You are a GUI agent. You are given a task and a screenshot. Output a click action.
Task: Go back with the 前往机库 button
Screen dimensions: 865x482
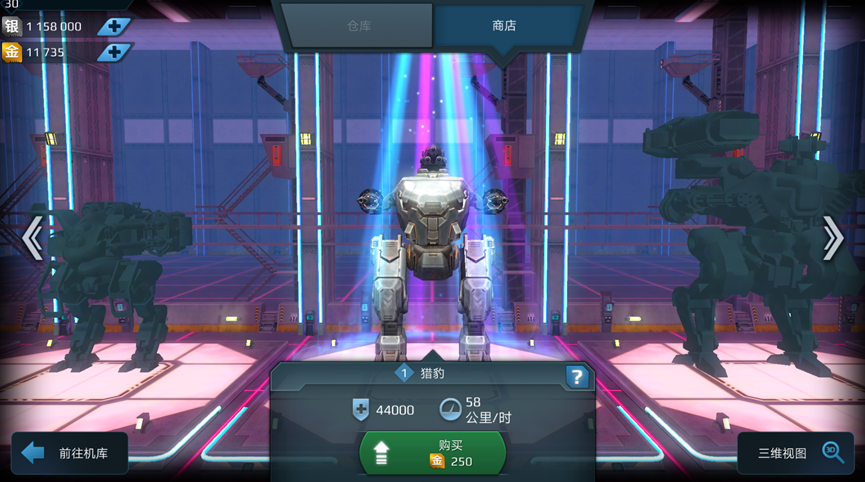[70, 453]
